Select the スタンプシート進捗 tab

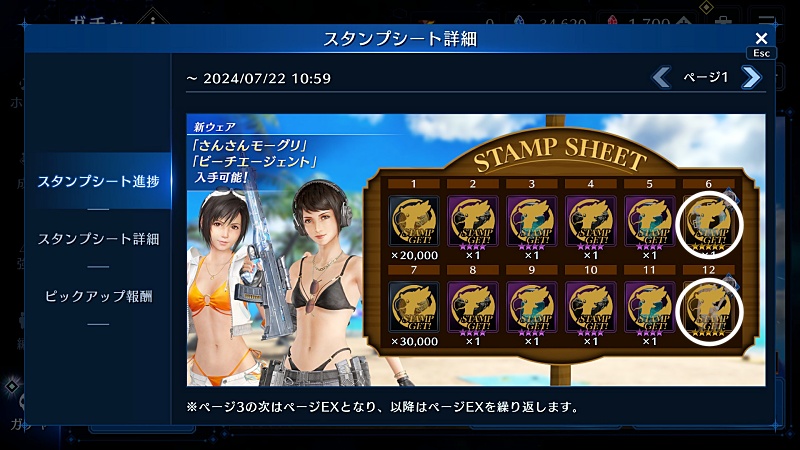pos(98,181)
